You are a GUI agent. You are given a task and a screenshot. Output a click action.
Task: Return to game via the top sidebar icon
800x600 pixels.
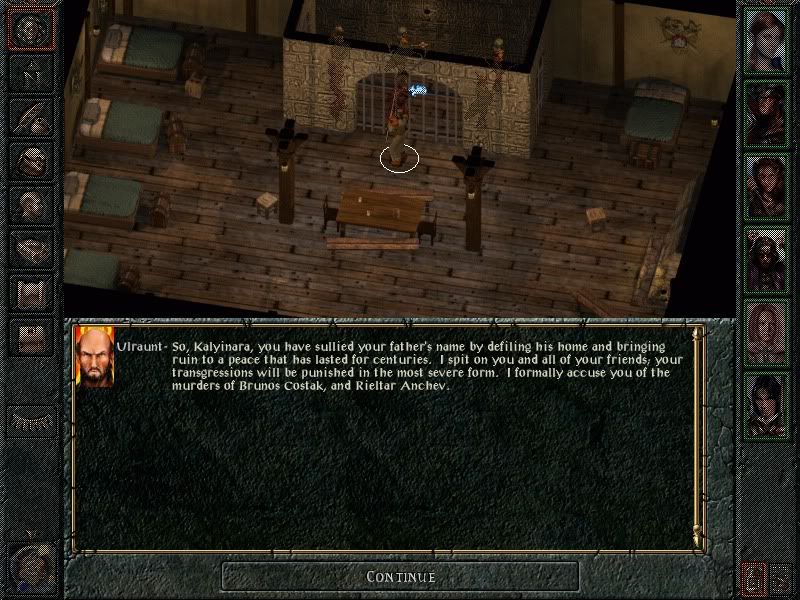pos(31,29)
